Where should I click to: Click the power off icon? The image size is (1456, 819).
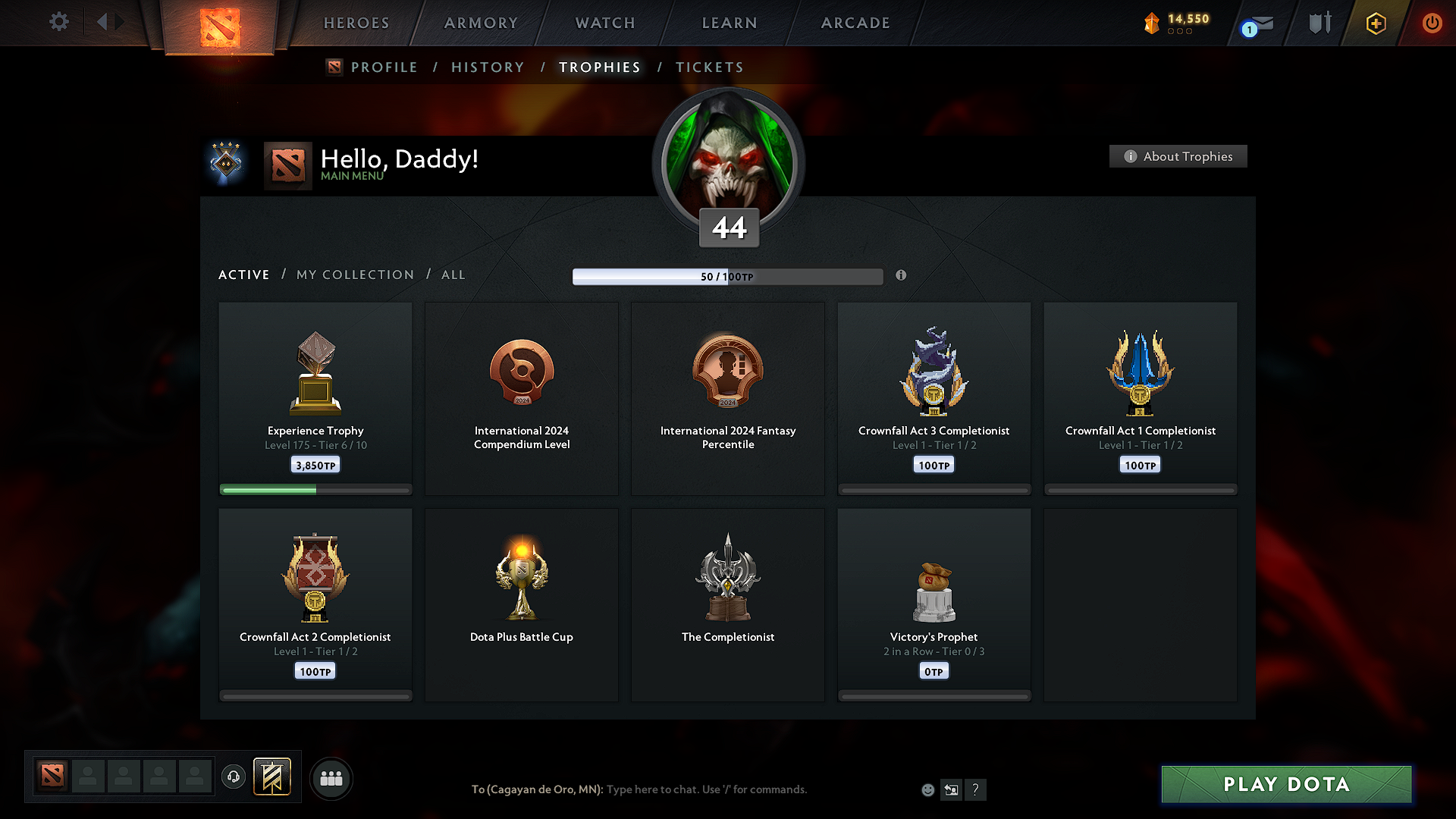point(1432,23)
